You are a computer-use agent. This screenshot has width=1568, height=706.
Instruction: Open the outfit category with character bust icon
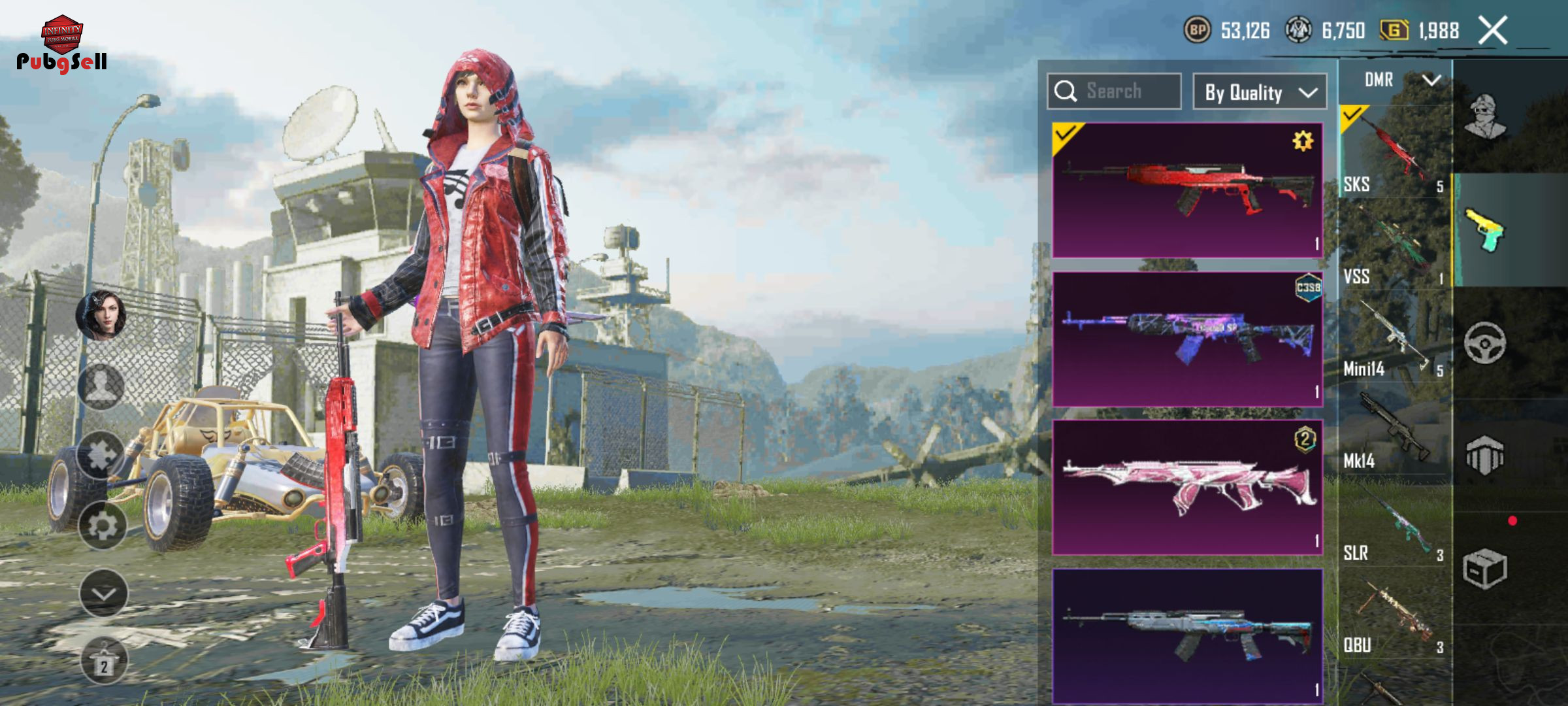pyautogui.click(x=1485, y=116)
